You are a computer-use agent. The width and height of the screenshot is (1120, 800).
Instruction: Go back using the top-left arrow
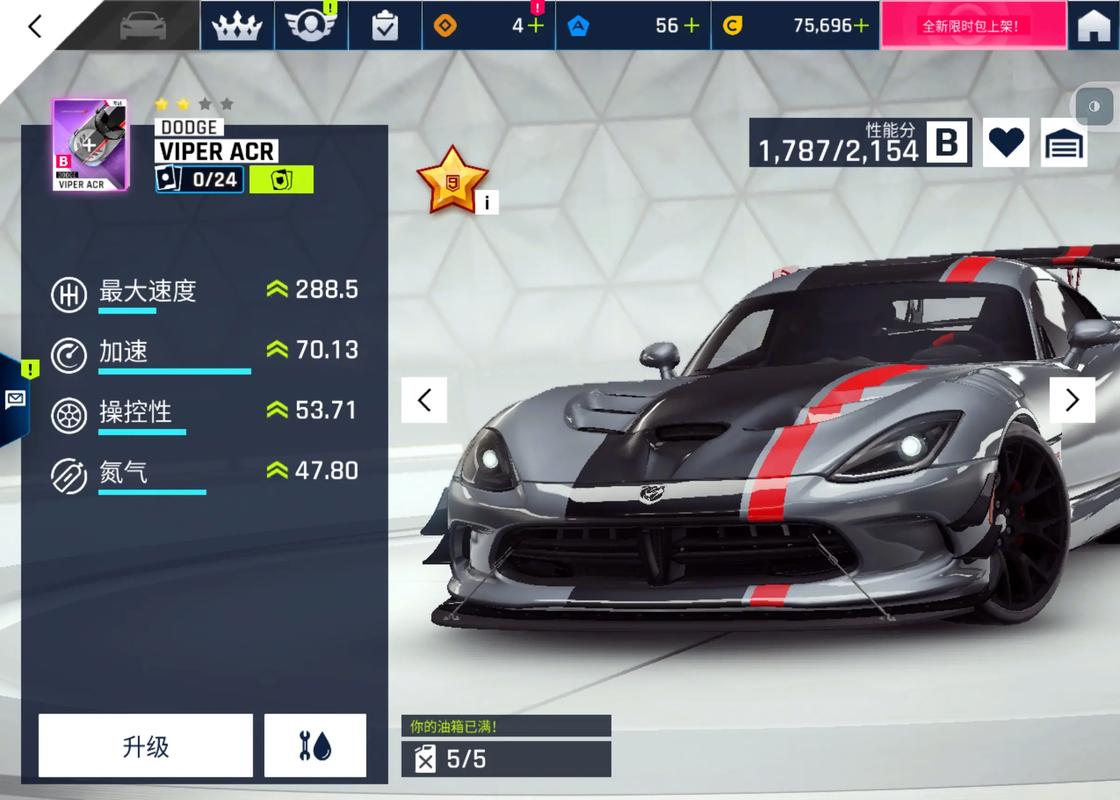pyautogui.click(x=36, y=26)
